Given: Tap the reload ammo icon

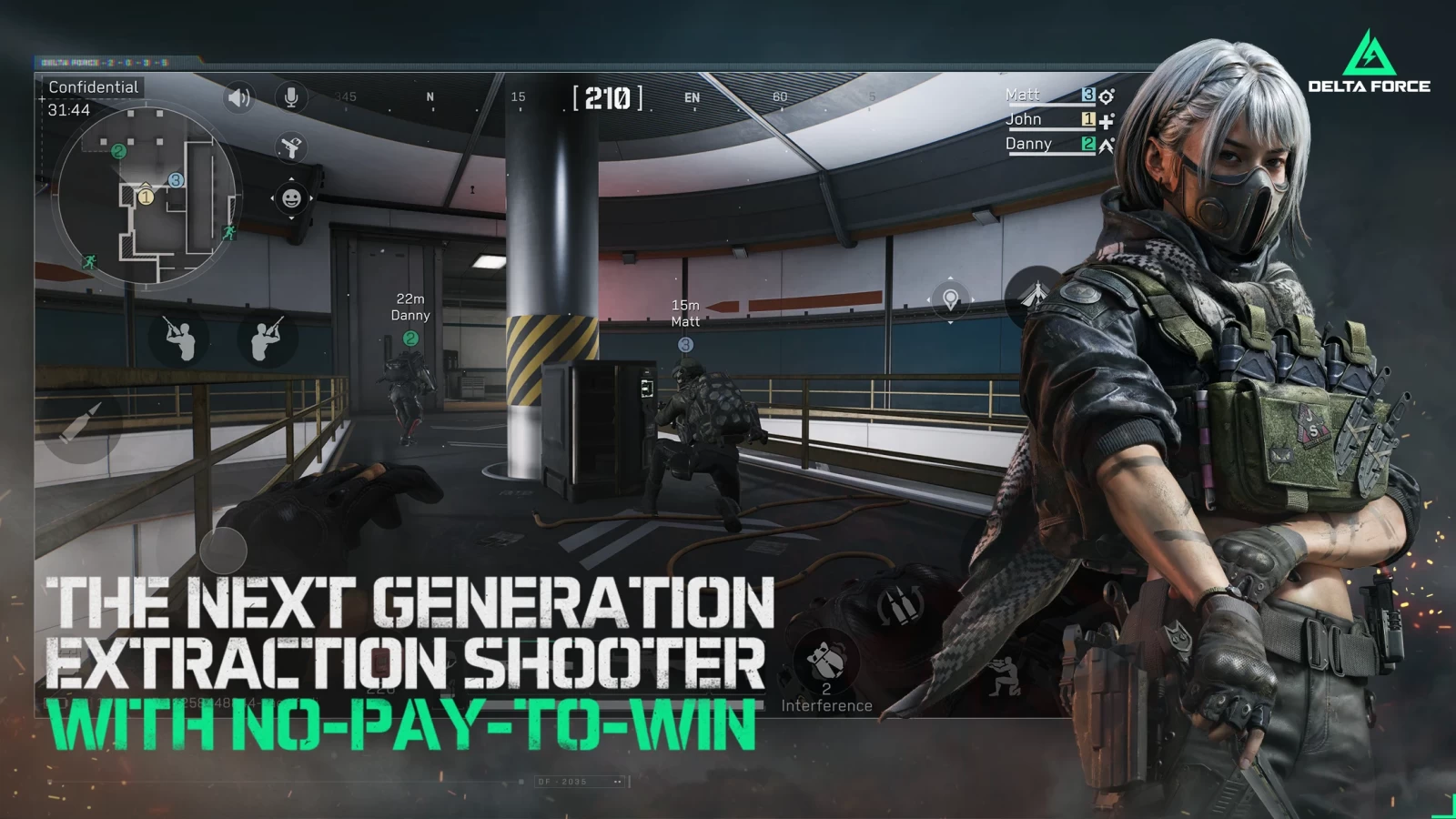Looking at the screenshot, I should pyautogui.click(x=900, y=605).
